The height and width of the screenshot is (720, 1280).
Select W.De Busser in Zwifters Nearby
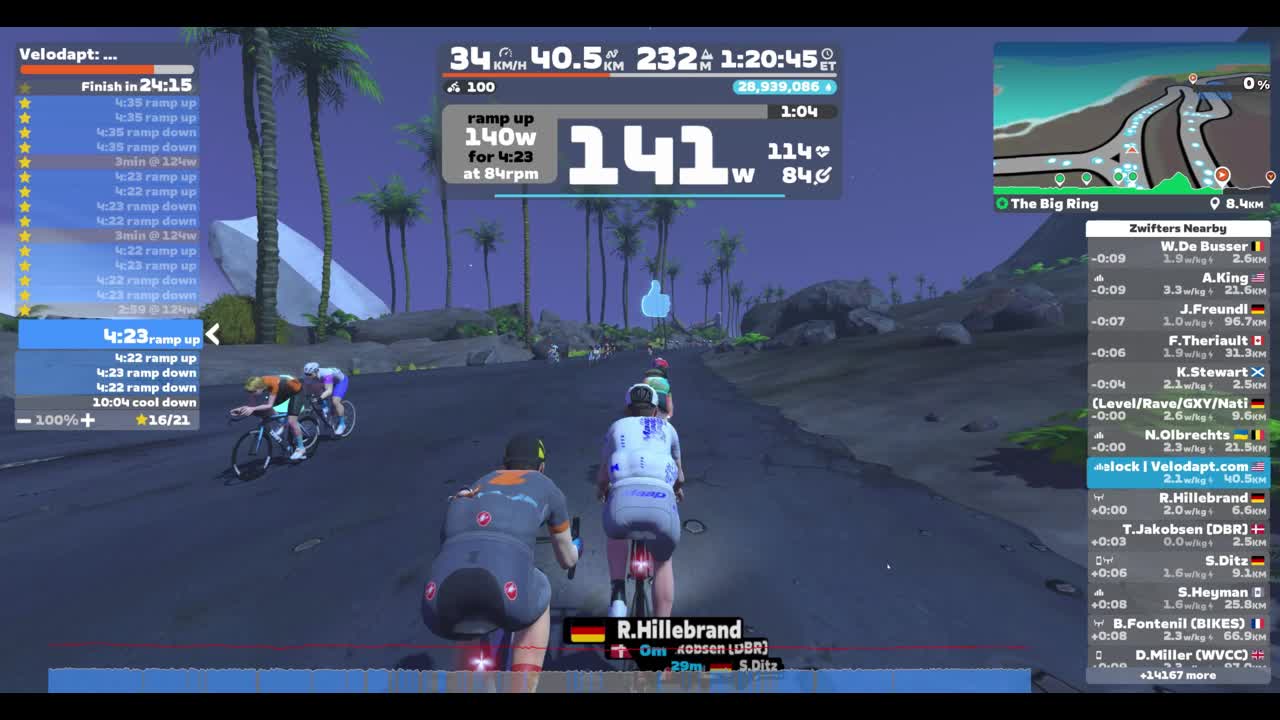click(1177, 253)
